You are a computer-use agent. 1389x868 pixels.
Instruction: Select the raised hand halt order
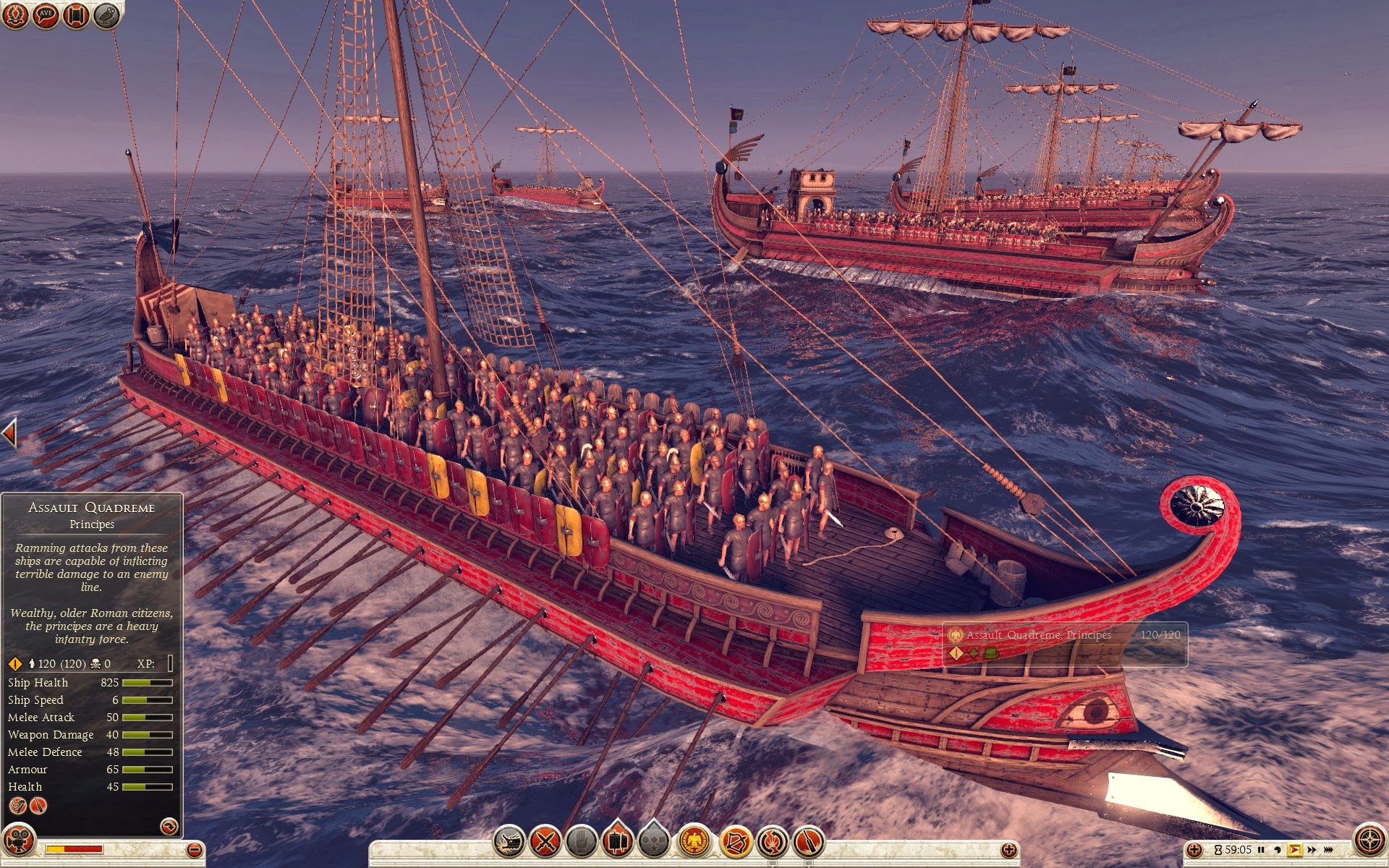(581, 841)
